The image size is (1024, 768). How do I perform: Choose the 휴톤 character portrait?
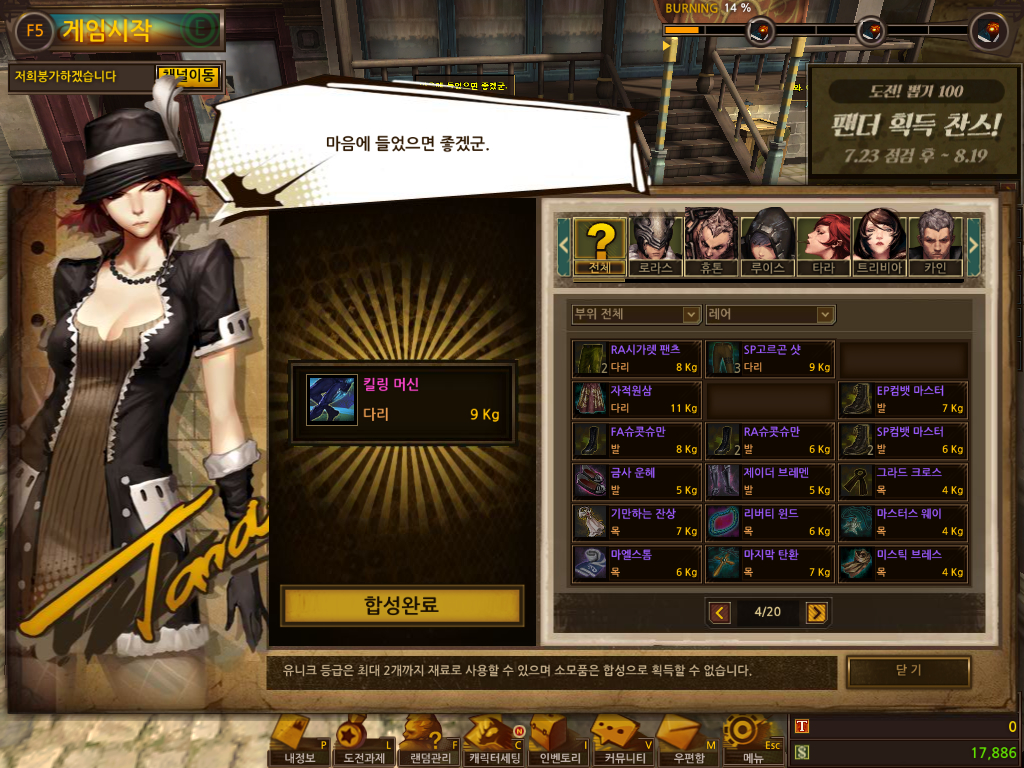tap(712, 245)
